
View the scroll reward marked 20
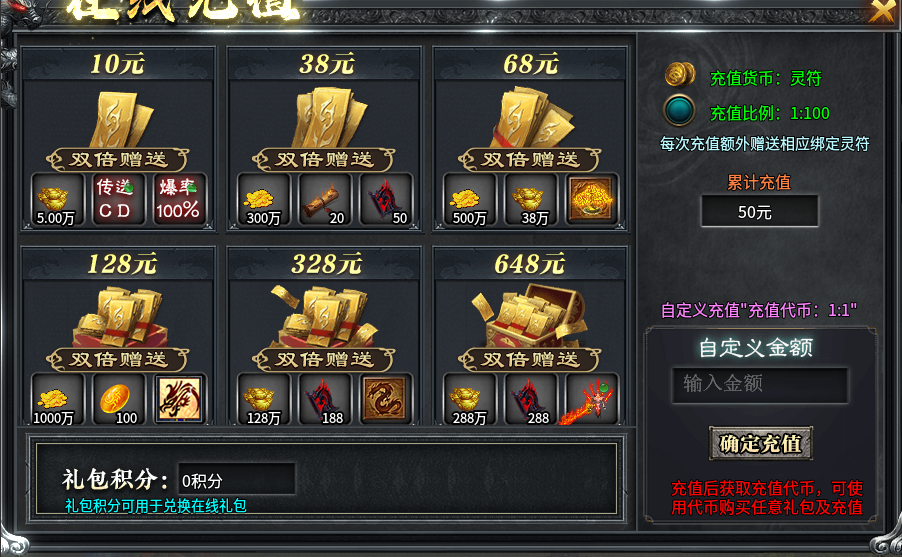tap(325, 199)
